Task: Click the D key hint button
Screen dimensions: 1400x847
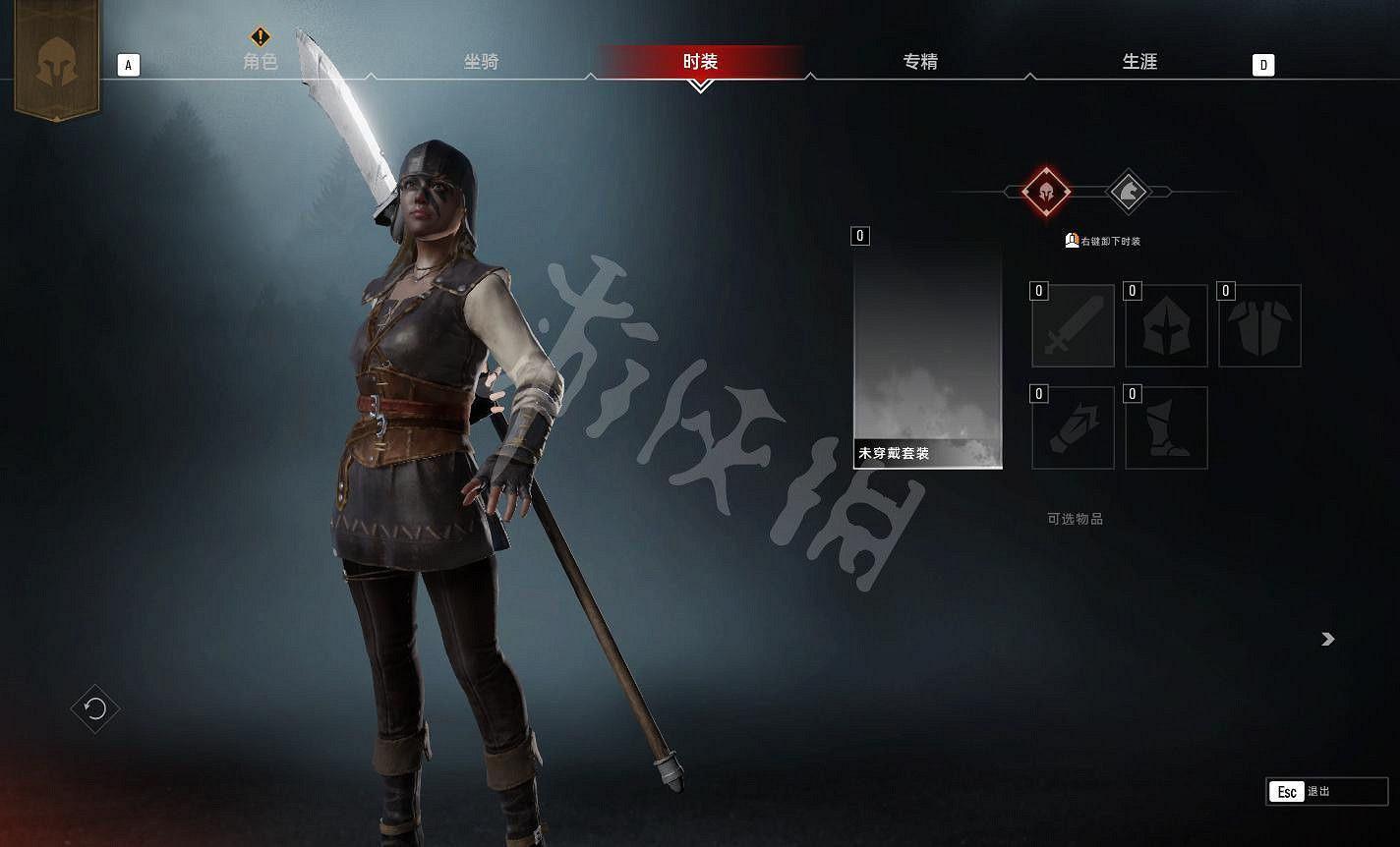Action: tap(1263, 64)
